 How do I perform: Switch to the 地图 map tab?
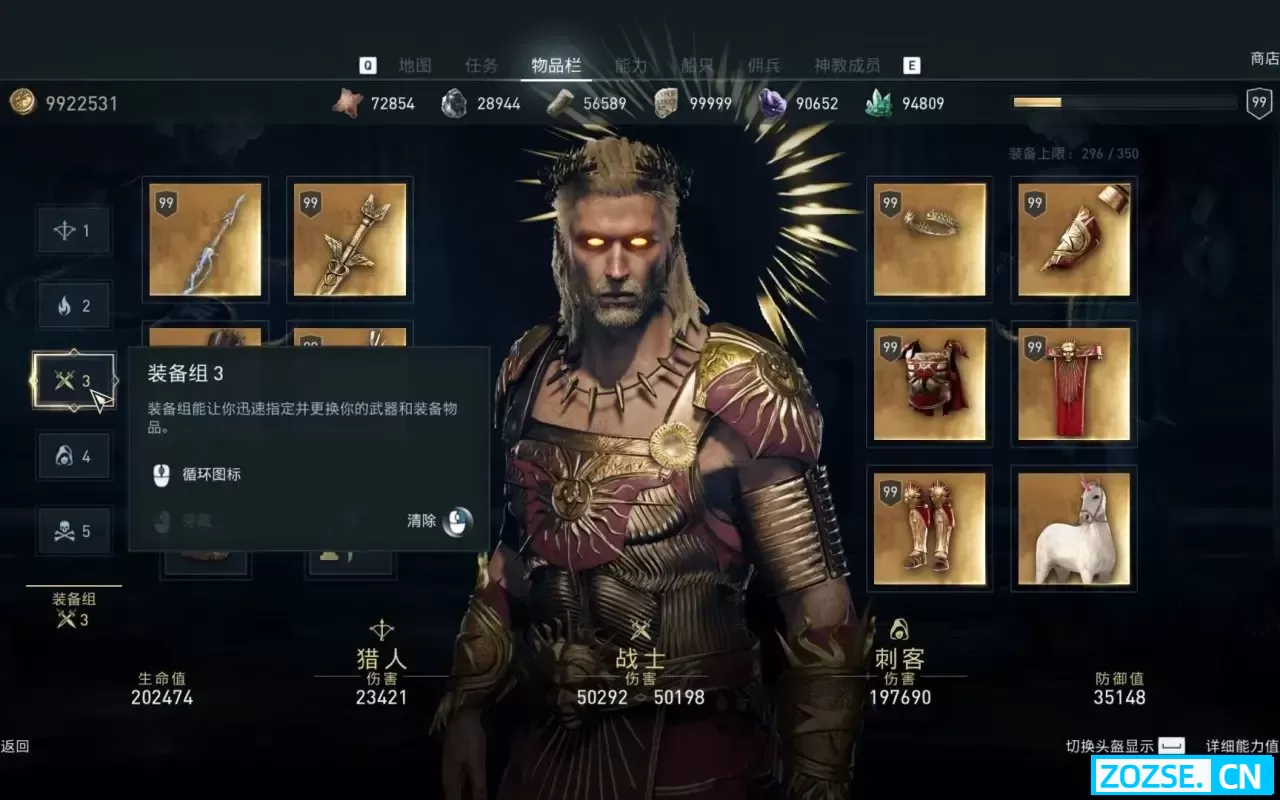(415, 66)
